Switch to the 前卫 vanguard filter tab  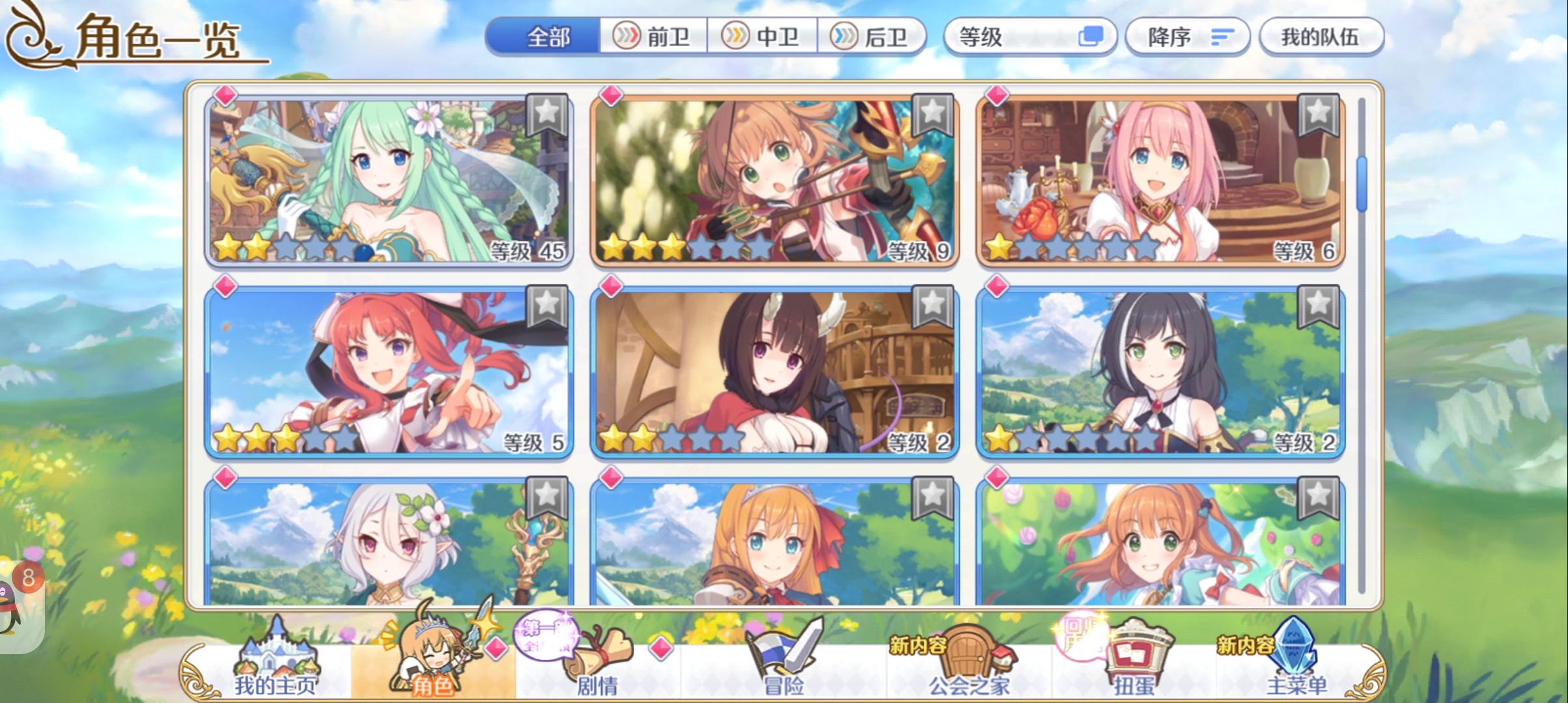(x=656, y=37)
